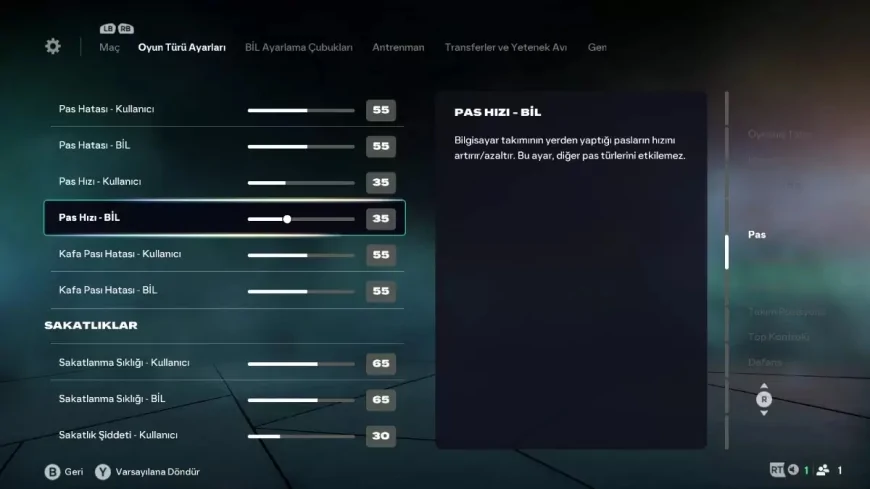
Task: Jump to the Pas section in sidebar
Action: click(757, 234)
